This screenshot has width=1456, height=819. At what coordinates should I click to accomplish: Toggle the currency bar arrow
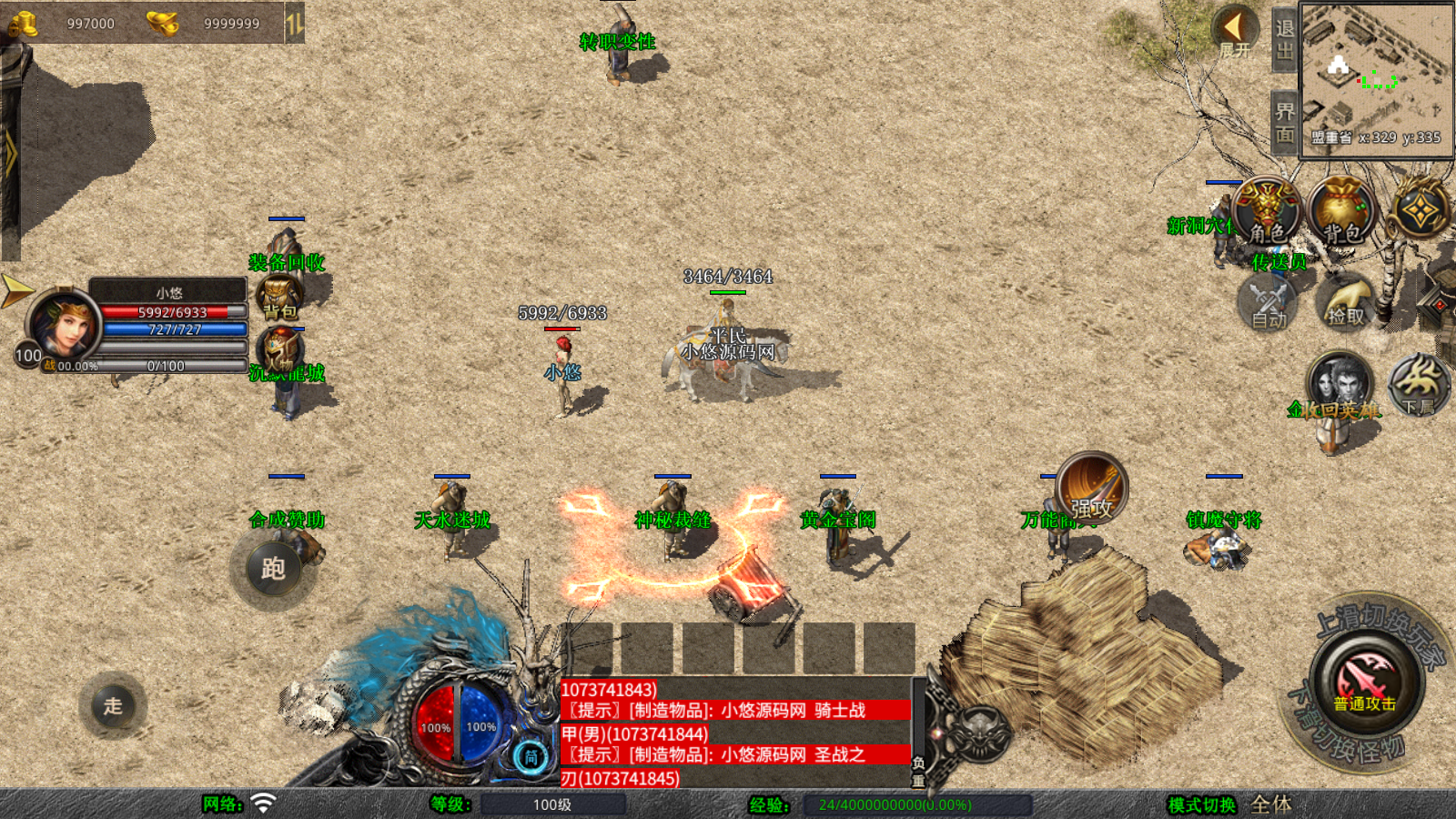[294, 24]
